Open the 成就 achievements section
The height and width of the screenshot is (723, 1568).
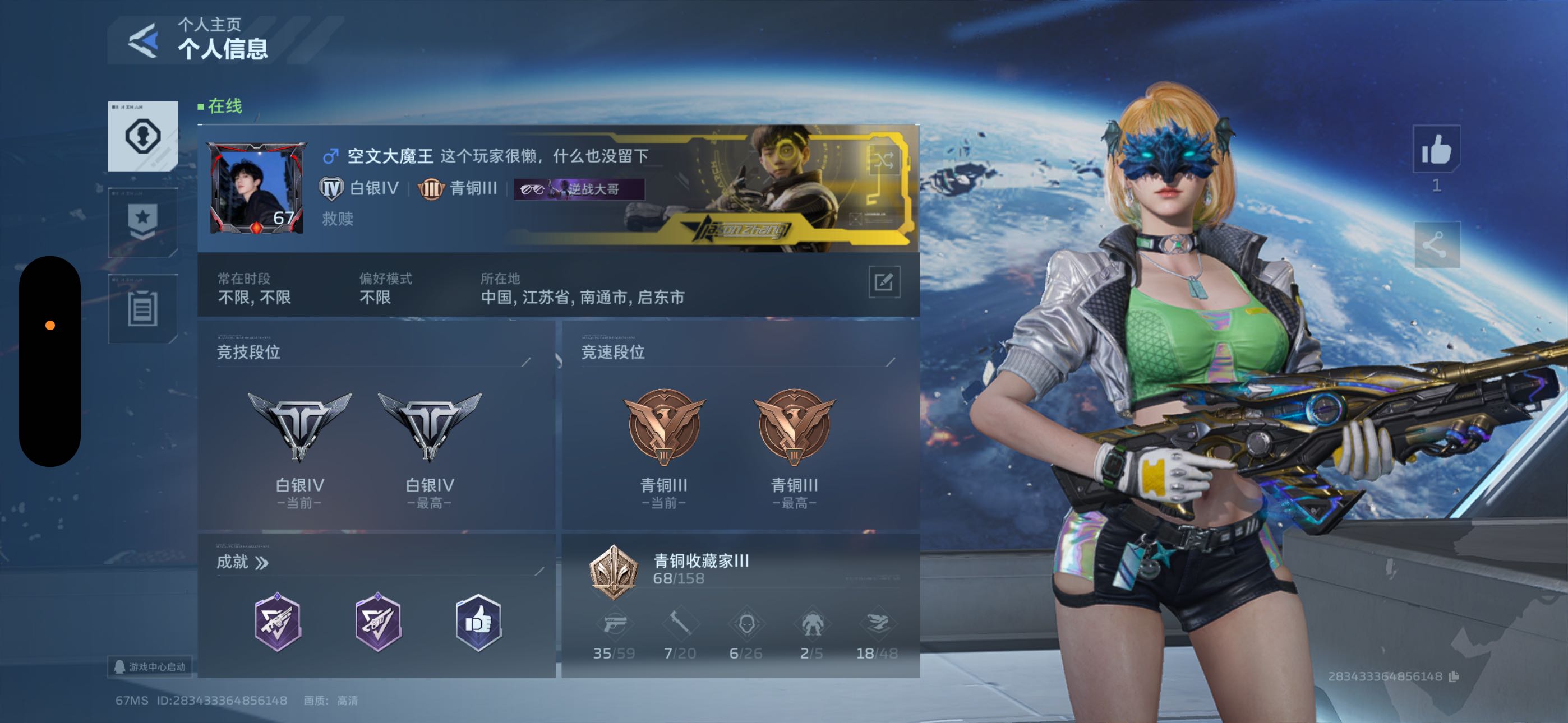point(242,562)
